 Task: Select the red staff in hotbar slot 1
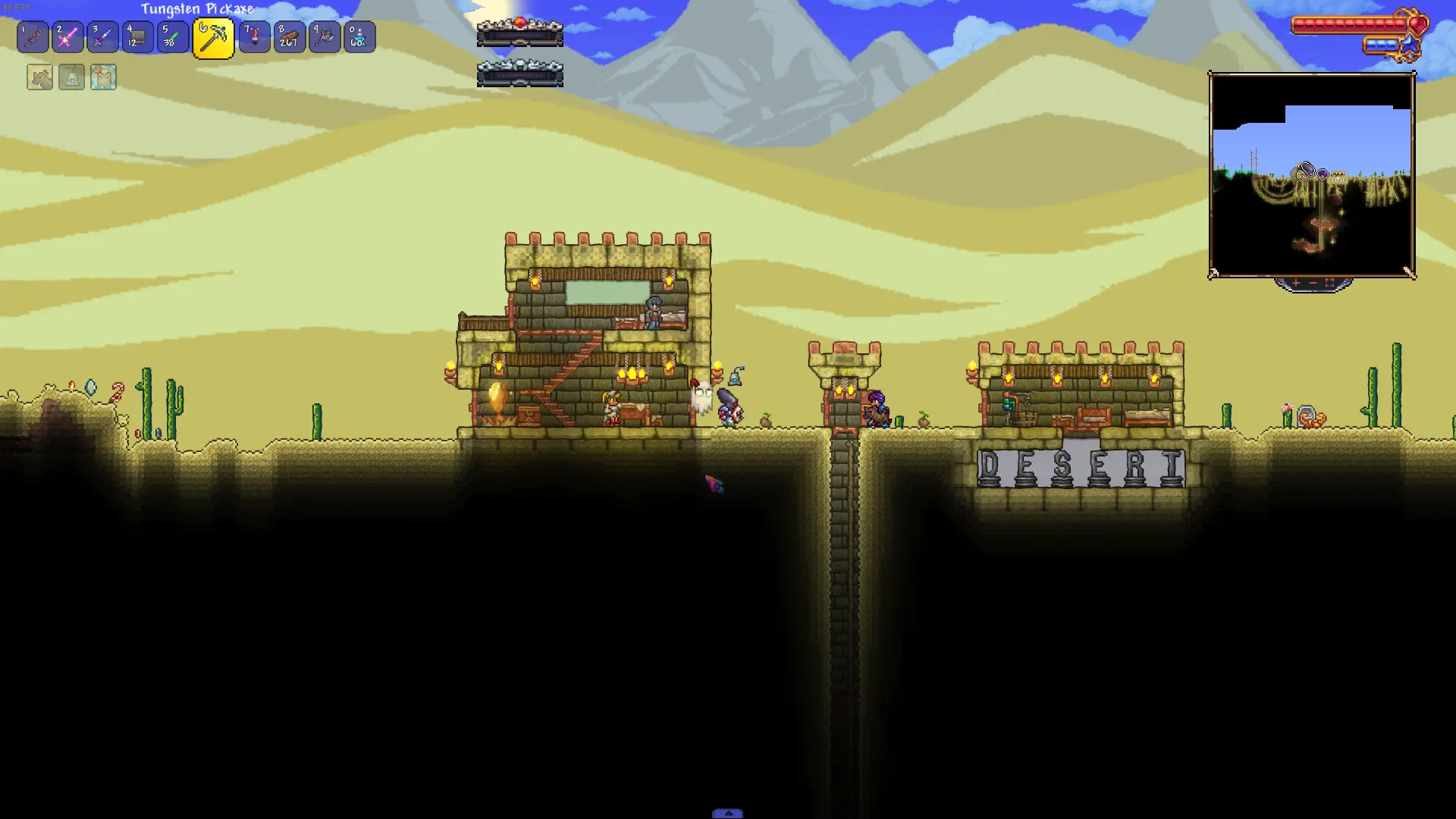pos(33,37)
